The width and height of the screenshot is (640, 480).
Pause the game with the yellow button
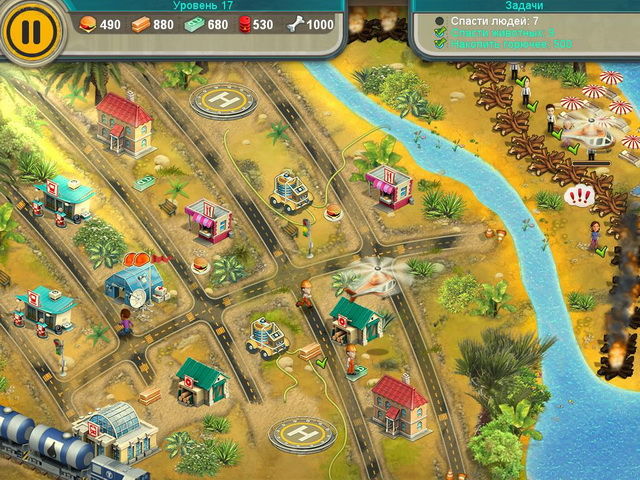[x=31, y=30]
